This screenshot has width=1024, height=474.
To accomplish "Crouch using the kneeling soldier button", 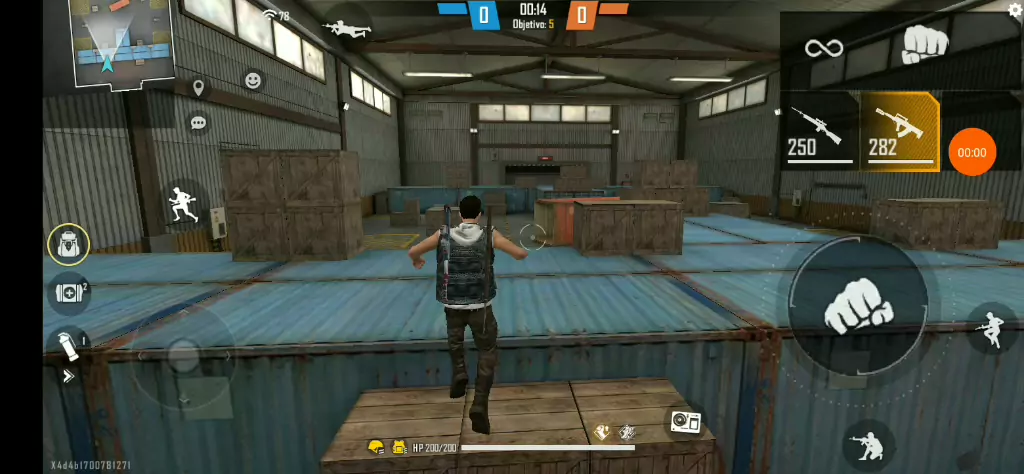I will coord(868,446).
